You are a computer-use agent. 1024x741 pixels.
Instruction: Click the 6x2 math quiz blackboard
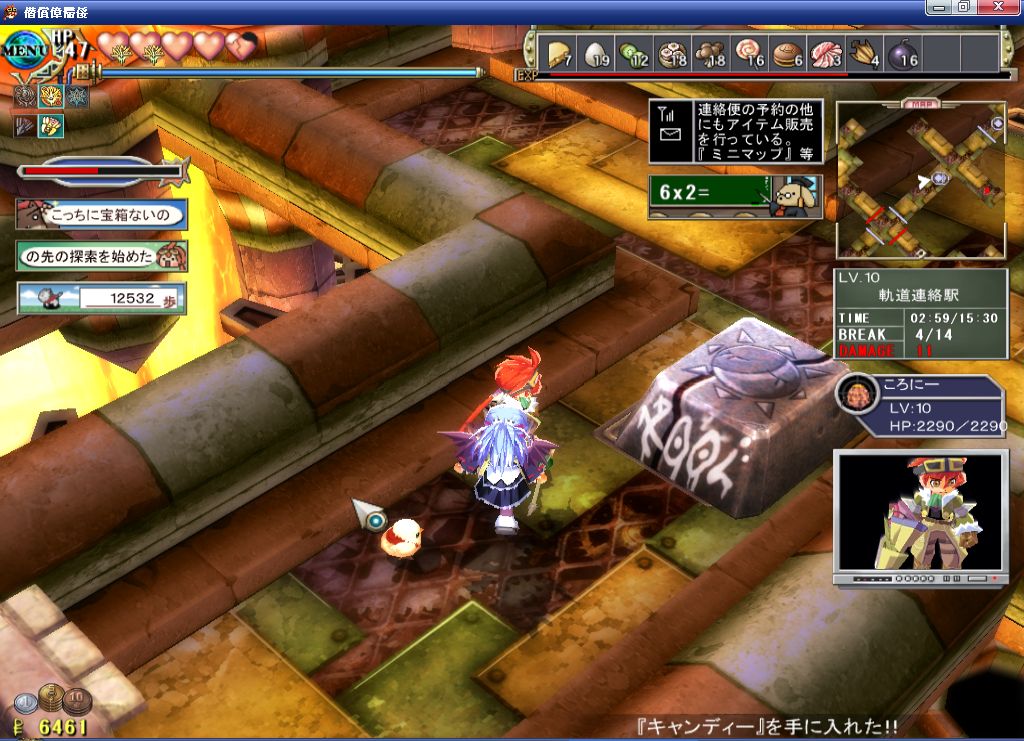click(x=735, y=197)
